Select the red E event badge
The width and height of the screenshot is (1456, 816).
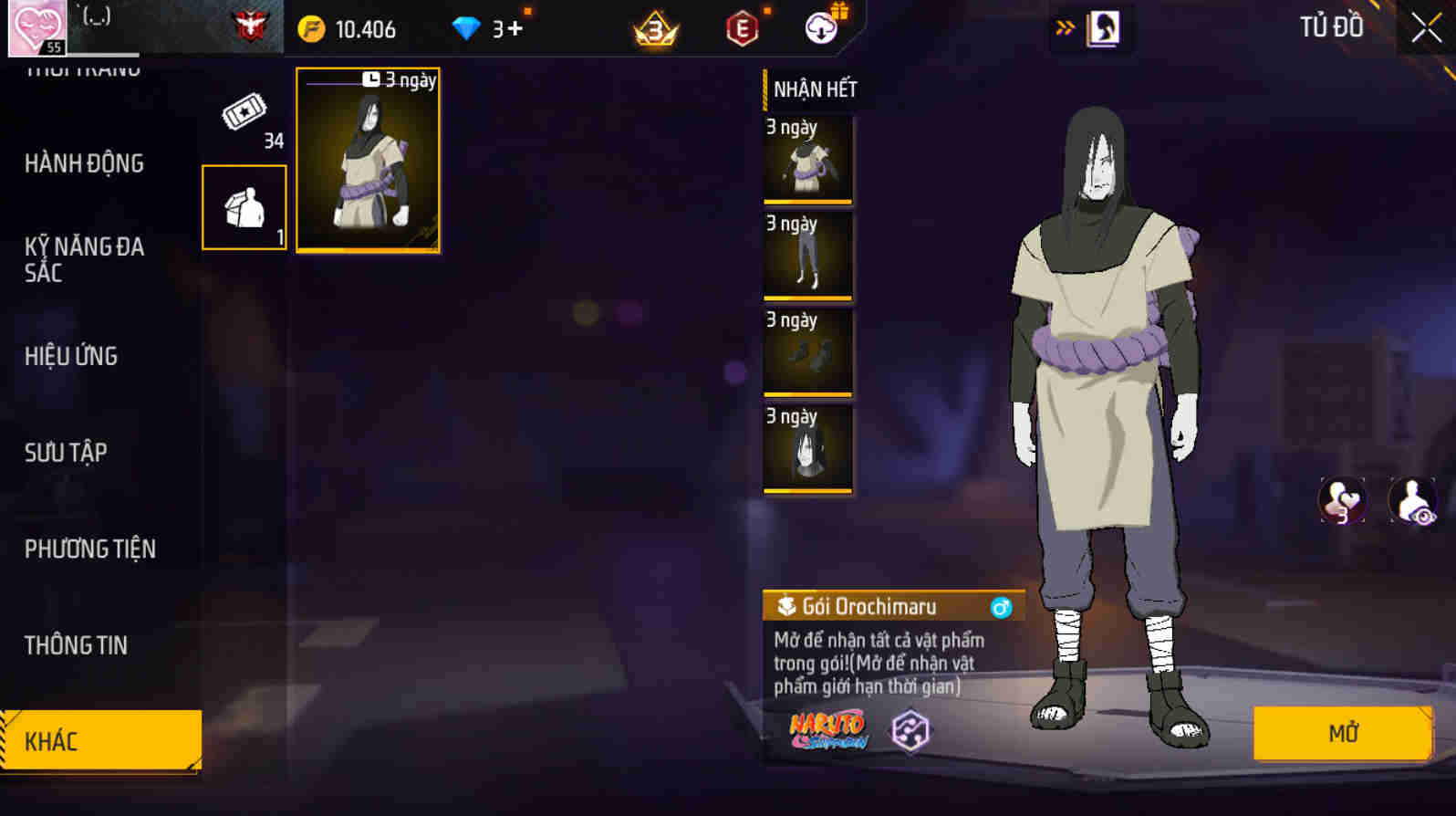click(740, 28)
